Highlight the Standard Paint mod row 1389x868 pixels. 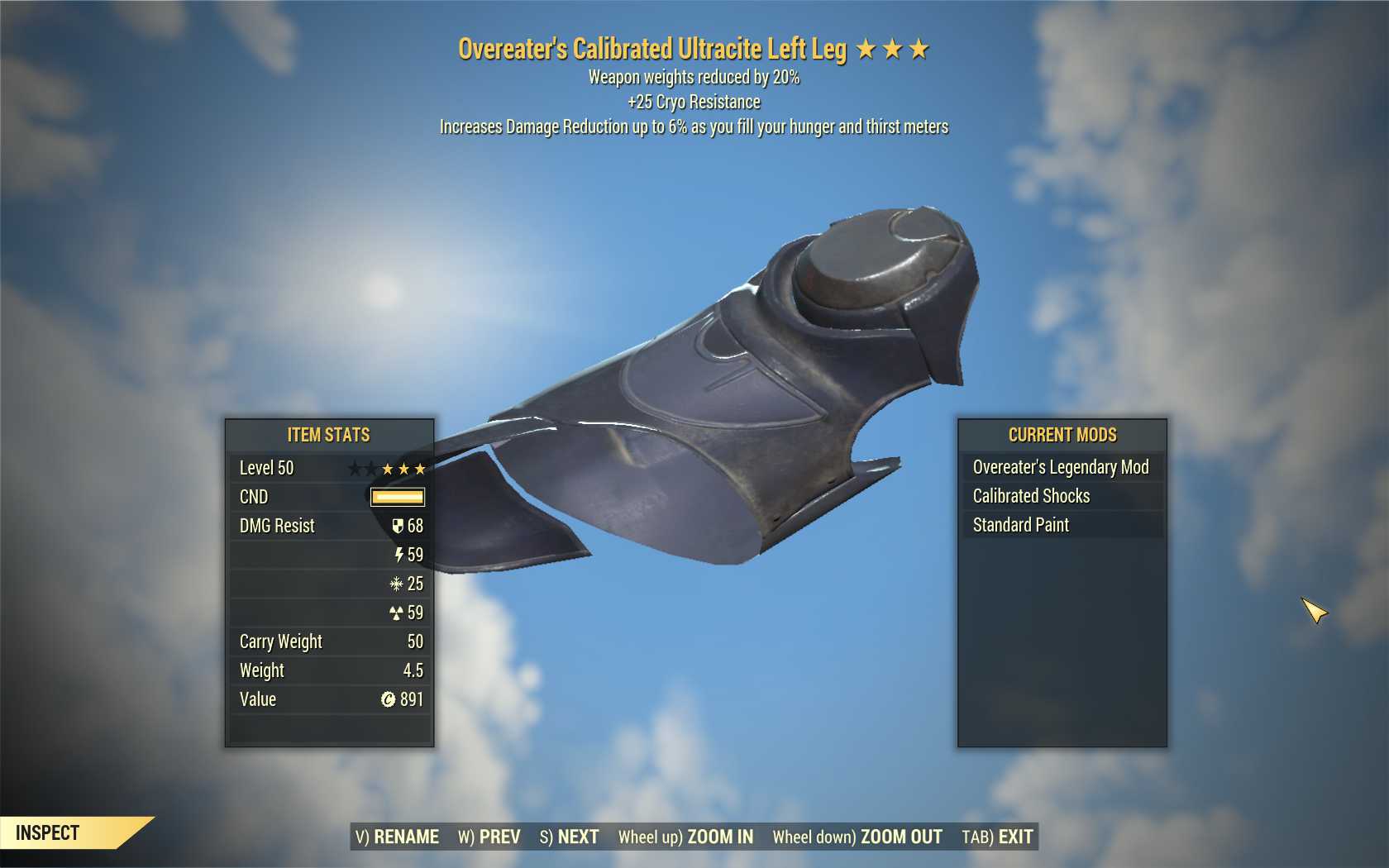1061,525
